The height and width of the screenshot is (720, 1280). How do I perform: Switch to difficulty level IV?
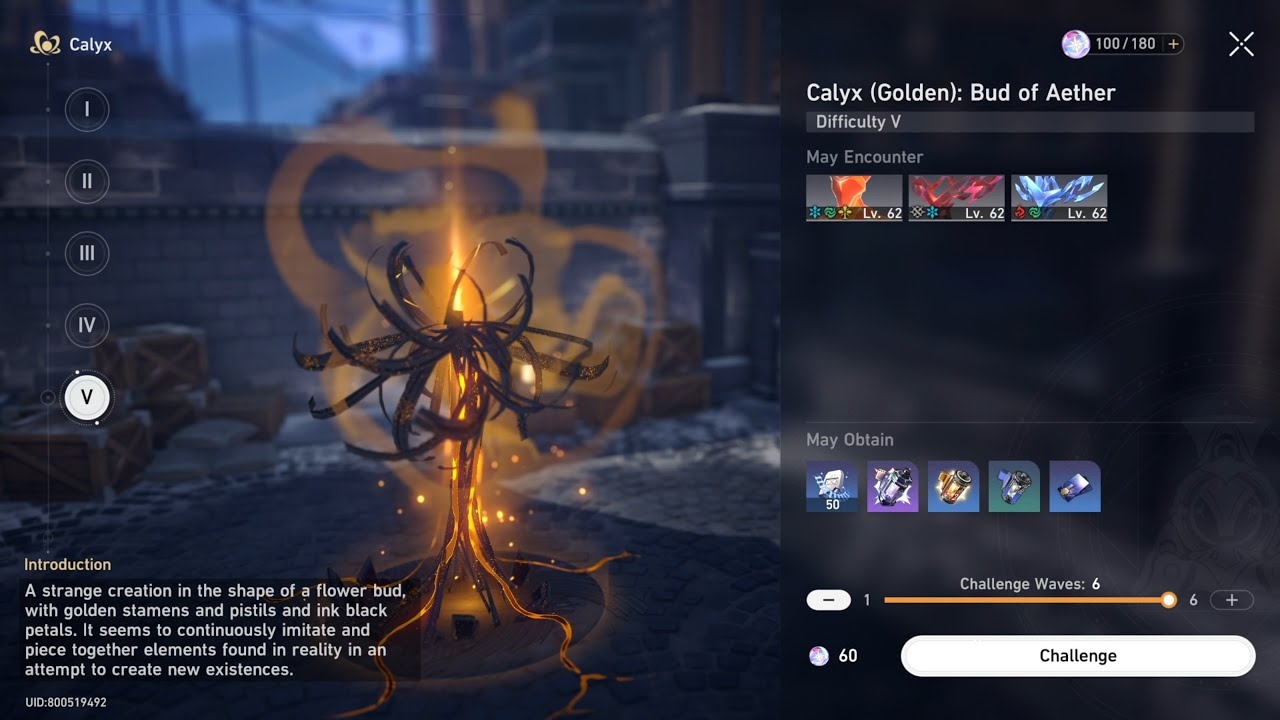pyautogui.click(x=87, y=325)
